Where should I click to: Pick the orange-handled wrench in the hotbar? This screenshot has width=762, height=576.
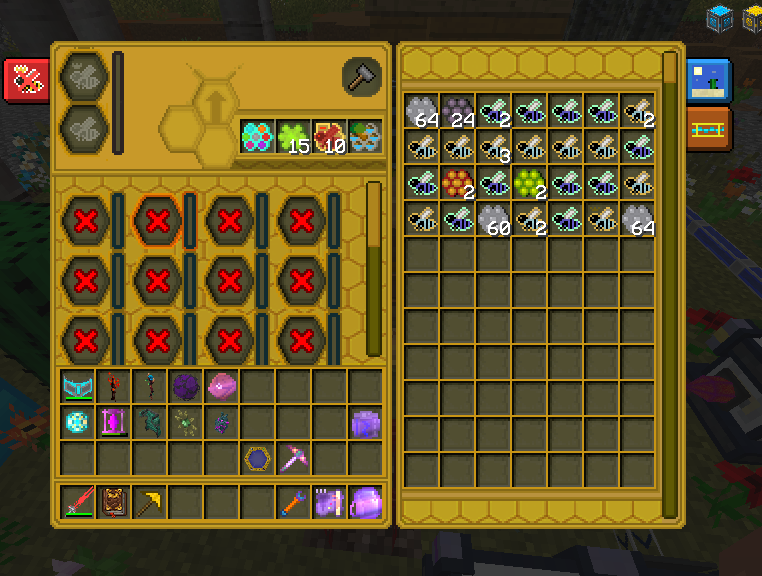[292, 502]
